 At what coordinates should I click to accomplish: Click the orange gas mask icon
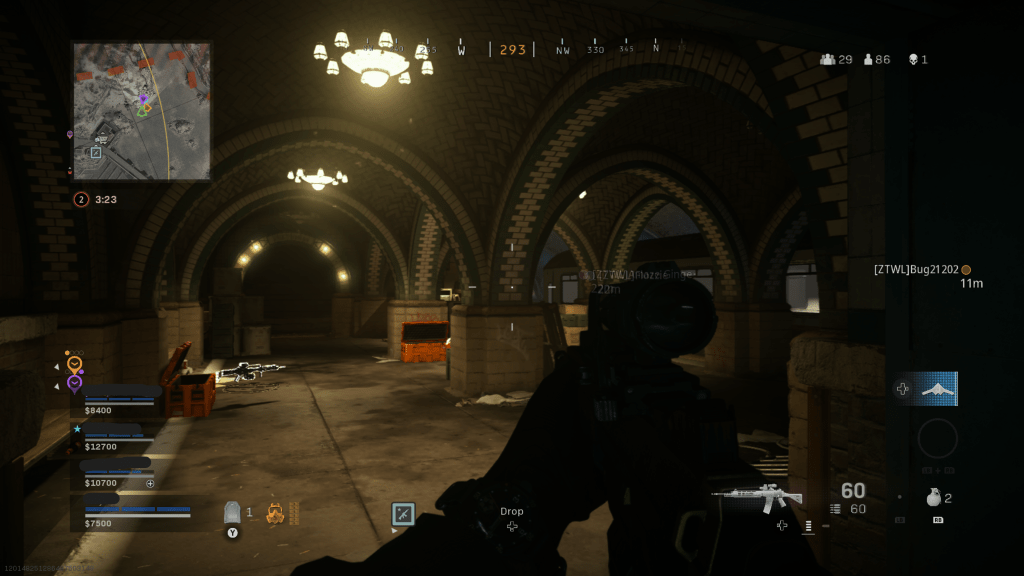tap(275, 513)
